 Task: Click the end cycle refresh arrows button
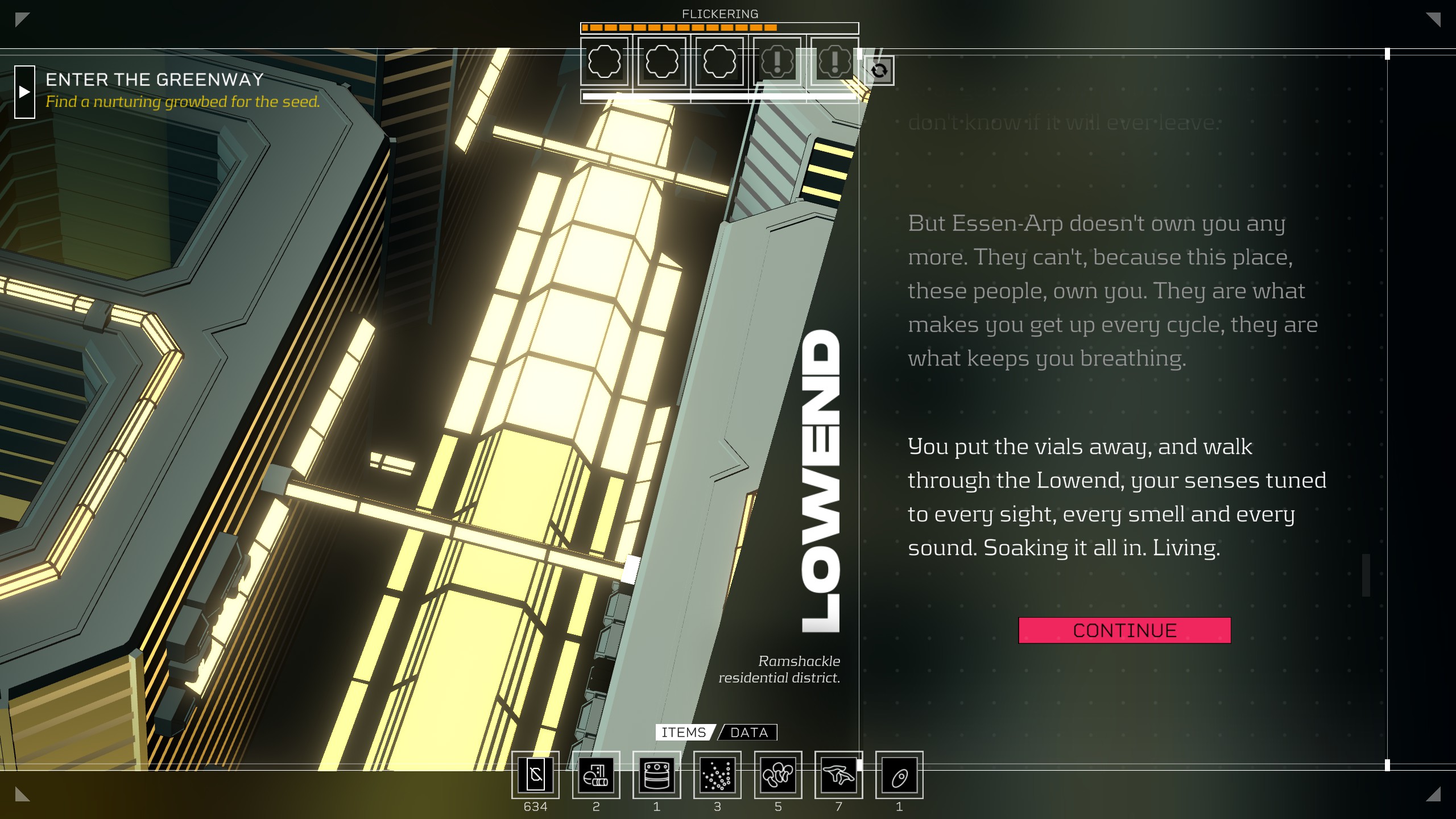[879, 71]
